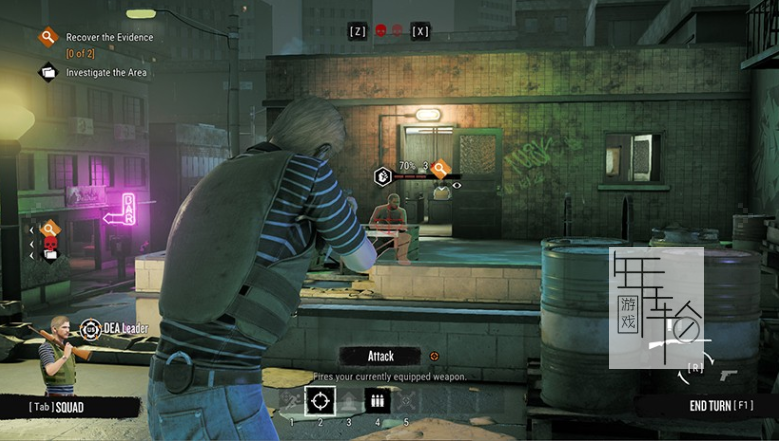Image resolution: width=779 pixels, height=441 pixels.
Task: Open the Squad panel
Action: point(56,407)
